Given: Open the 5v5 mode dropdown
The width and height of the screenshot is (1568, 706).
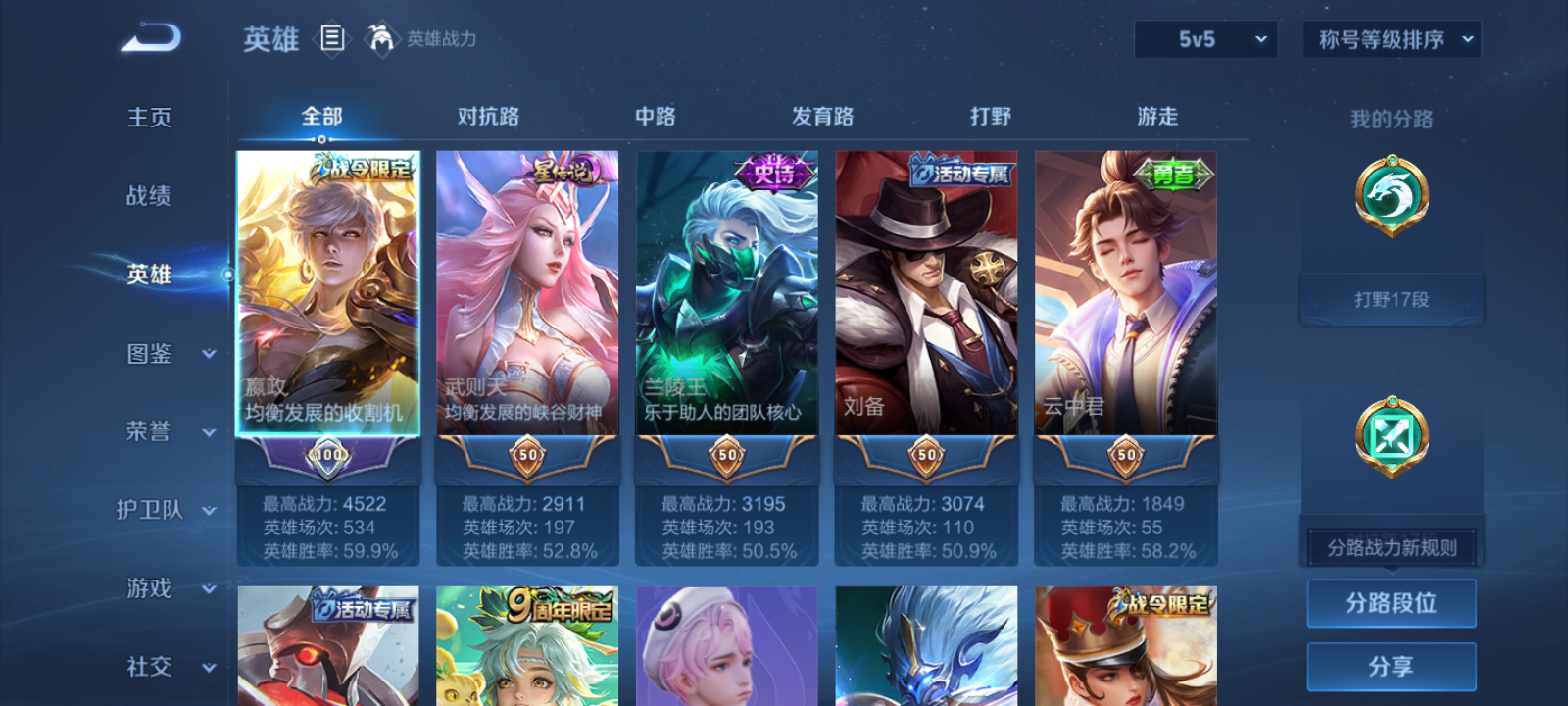Looking at the screenshot, I should 1205,39.
